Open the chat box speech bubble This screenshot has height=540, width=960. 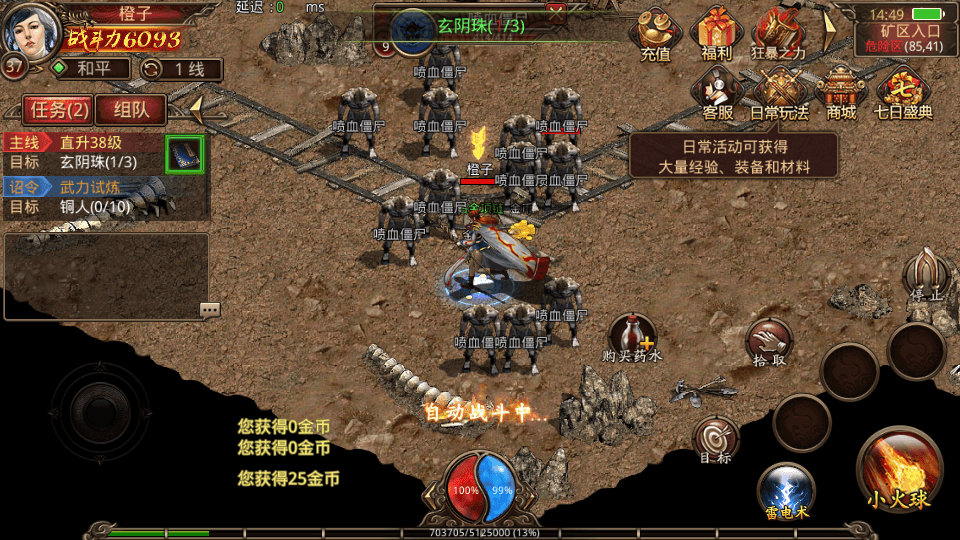coord(209,310)
